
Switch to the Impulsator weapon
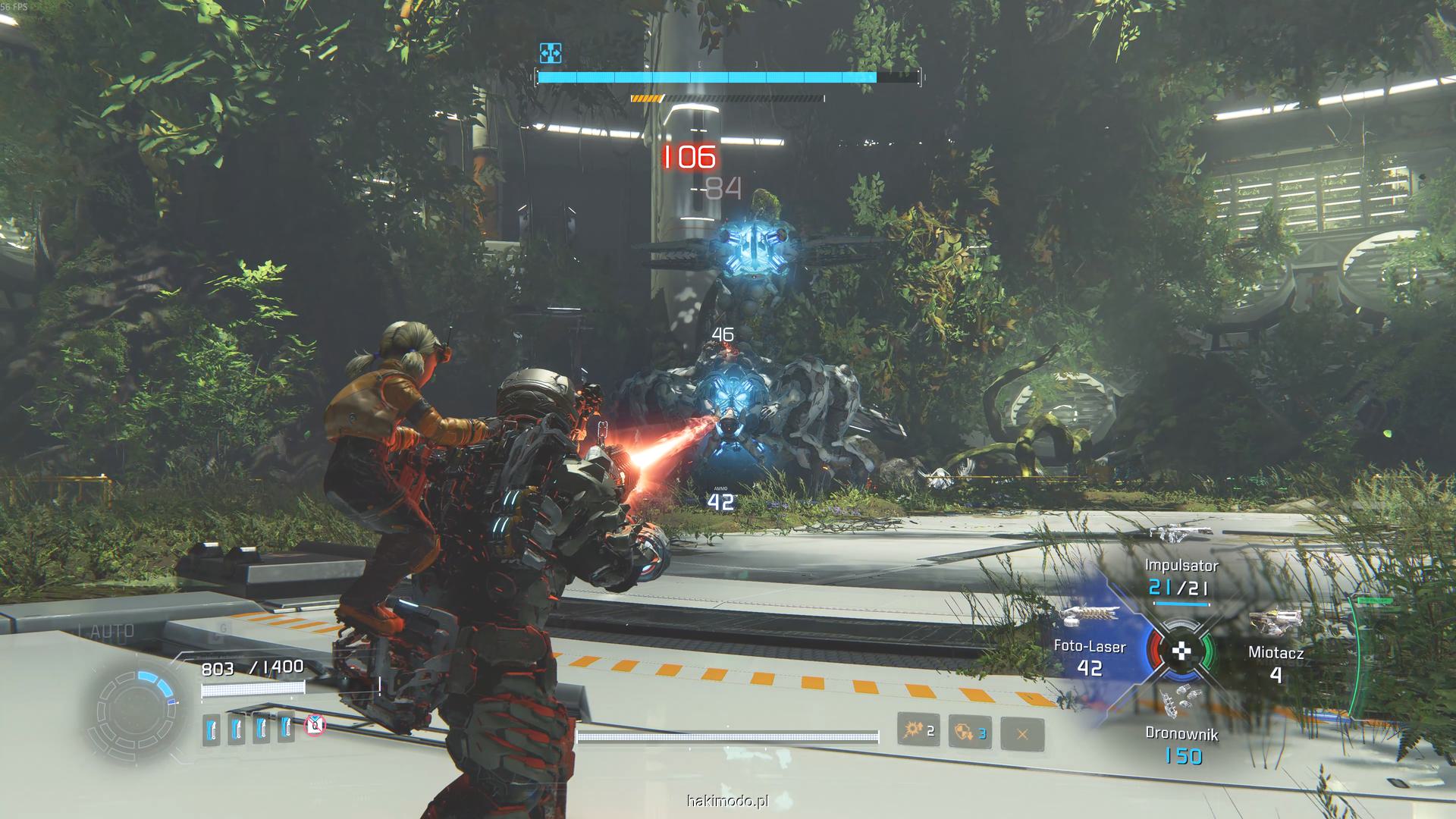(x=1181, y=578)
